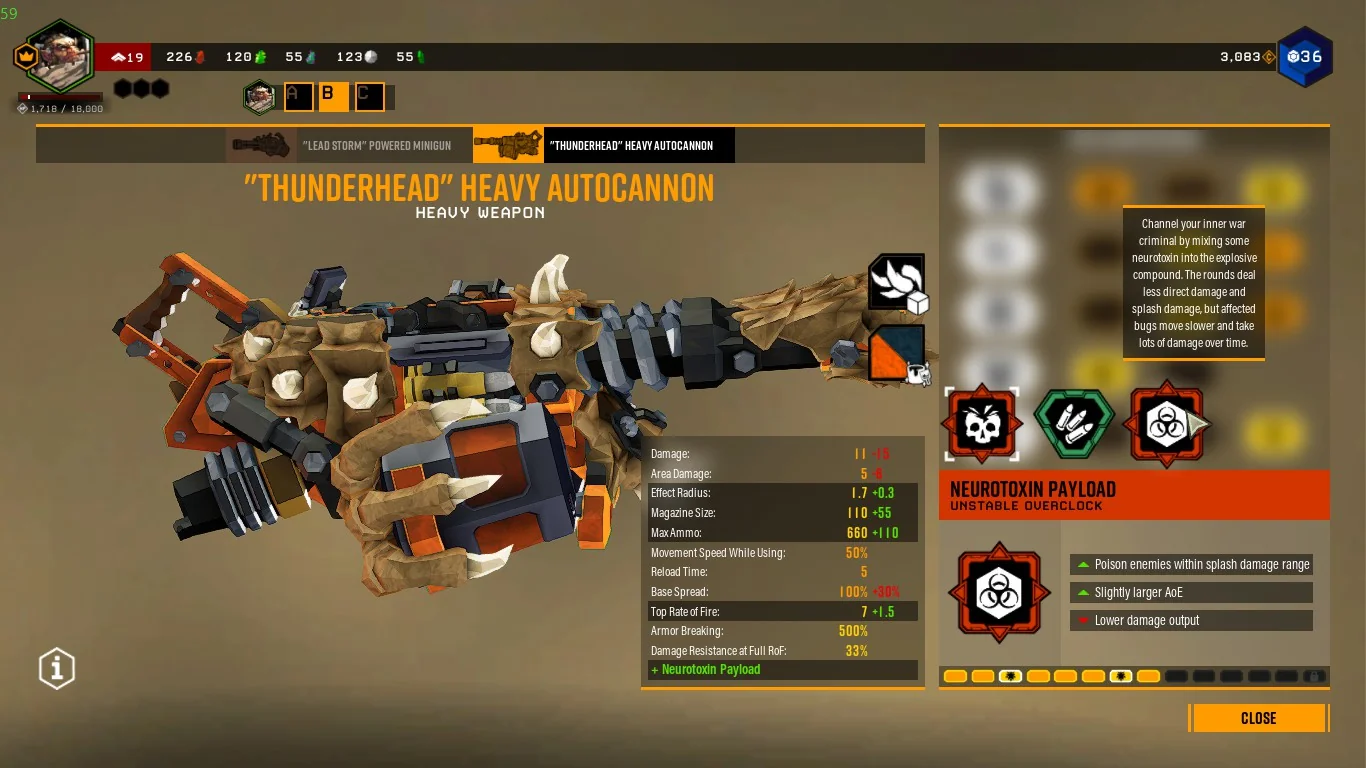Choose the green bullets overclock
Screen dimensions: 1366x768
point(1074,425)
